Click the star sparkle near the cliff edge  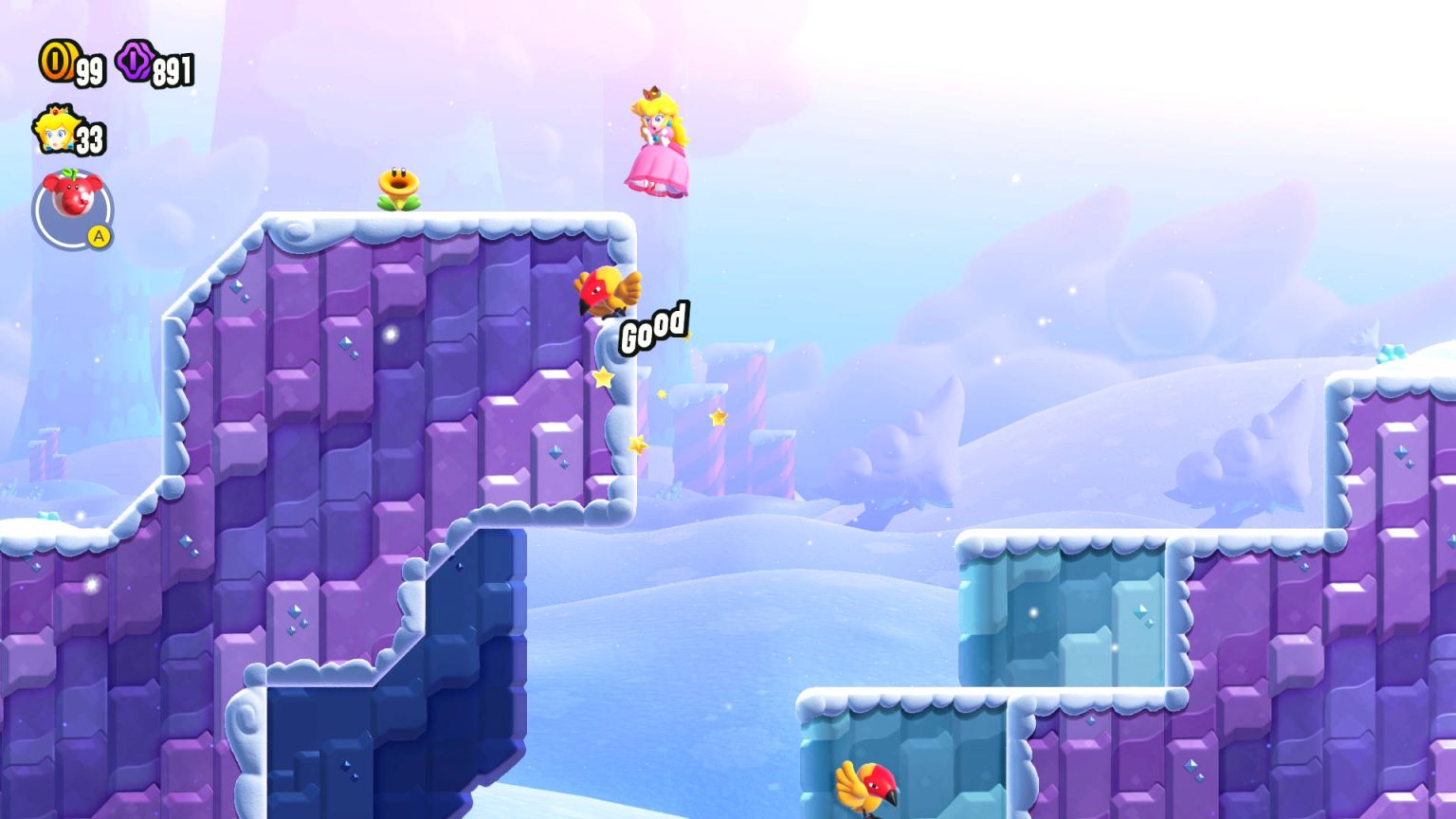point(601,376)
